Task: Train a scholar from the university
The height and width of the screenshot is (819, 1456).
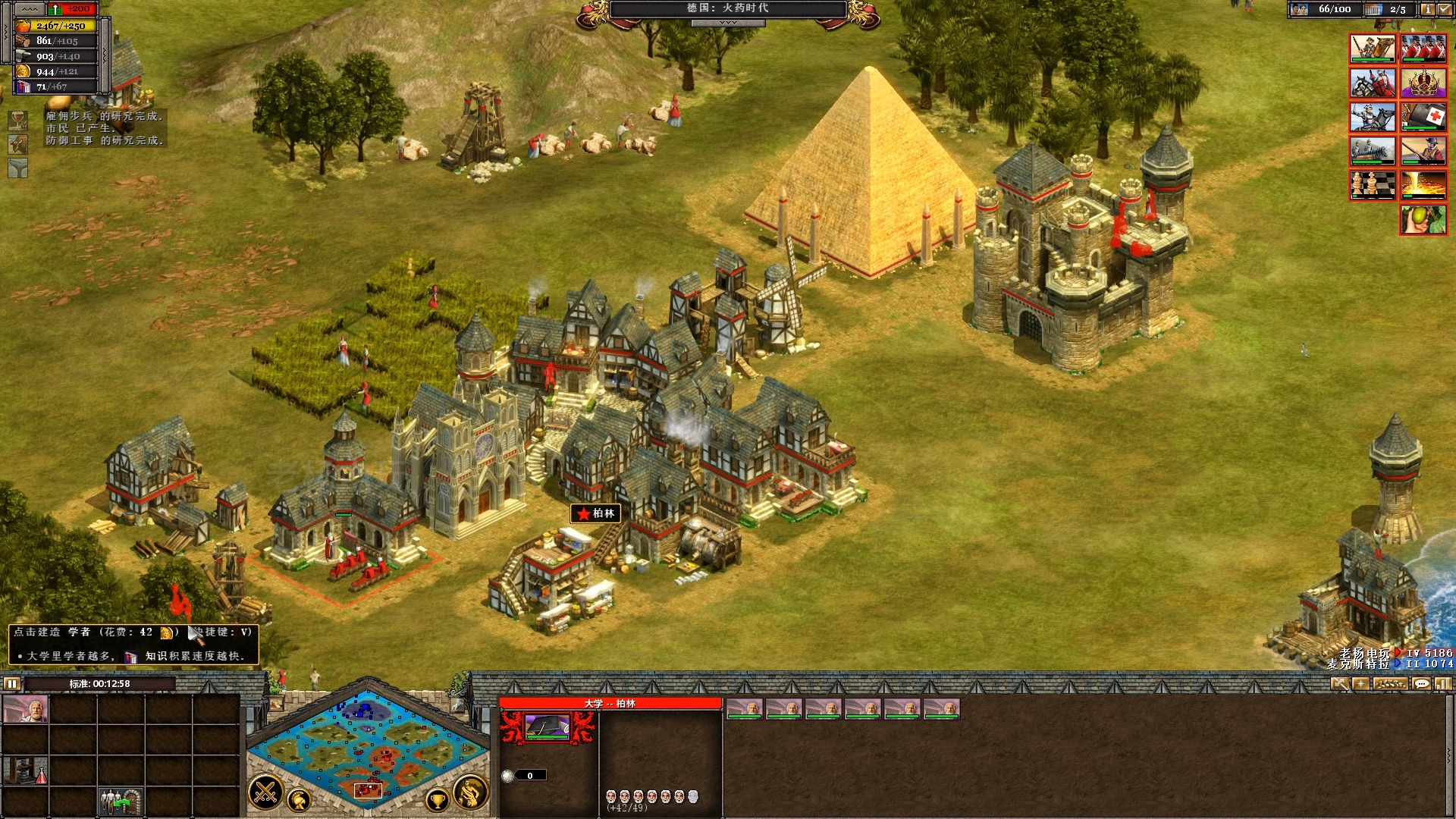Action: coord(25,710)
